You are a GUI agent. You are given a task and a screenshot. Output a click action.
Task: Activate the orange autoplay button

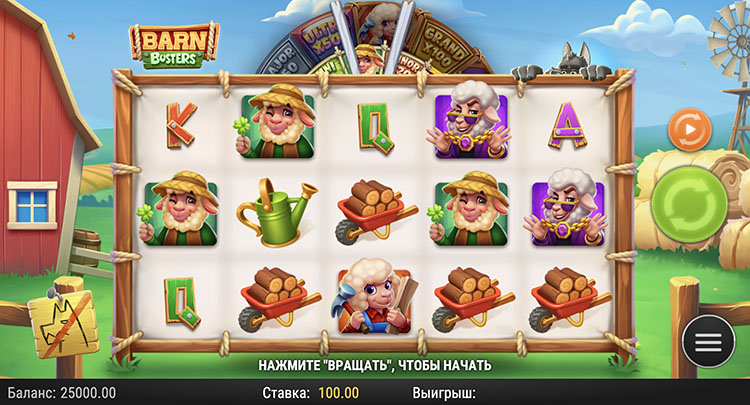(x=689, y=129)
